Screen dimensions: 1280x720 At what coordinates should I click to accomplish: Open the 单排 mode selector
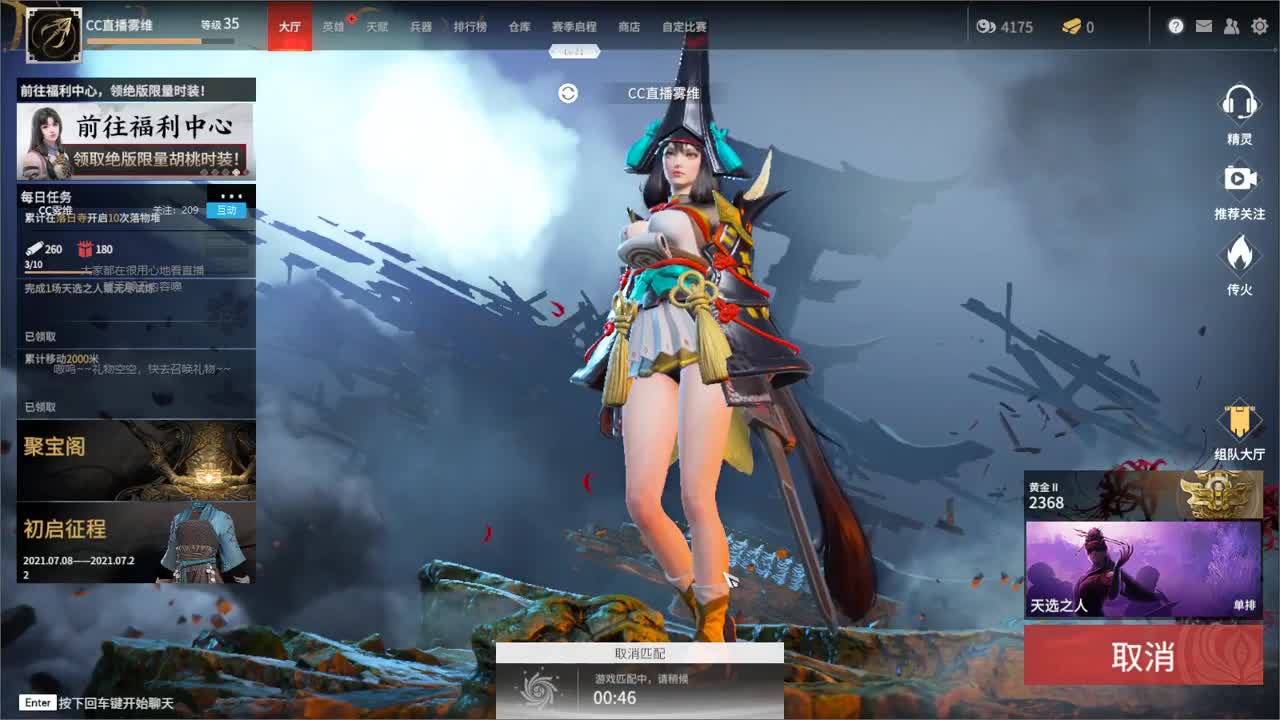tap(1243, 605)
